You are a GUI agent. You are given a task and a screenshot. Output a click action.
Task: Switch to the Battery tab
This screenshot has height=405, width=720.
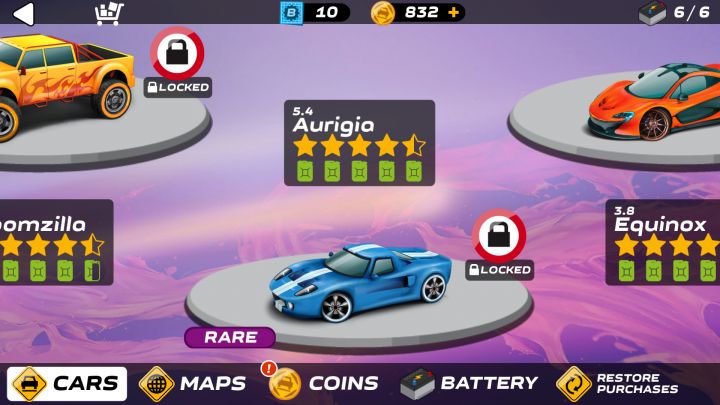[469, 383]
